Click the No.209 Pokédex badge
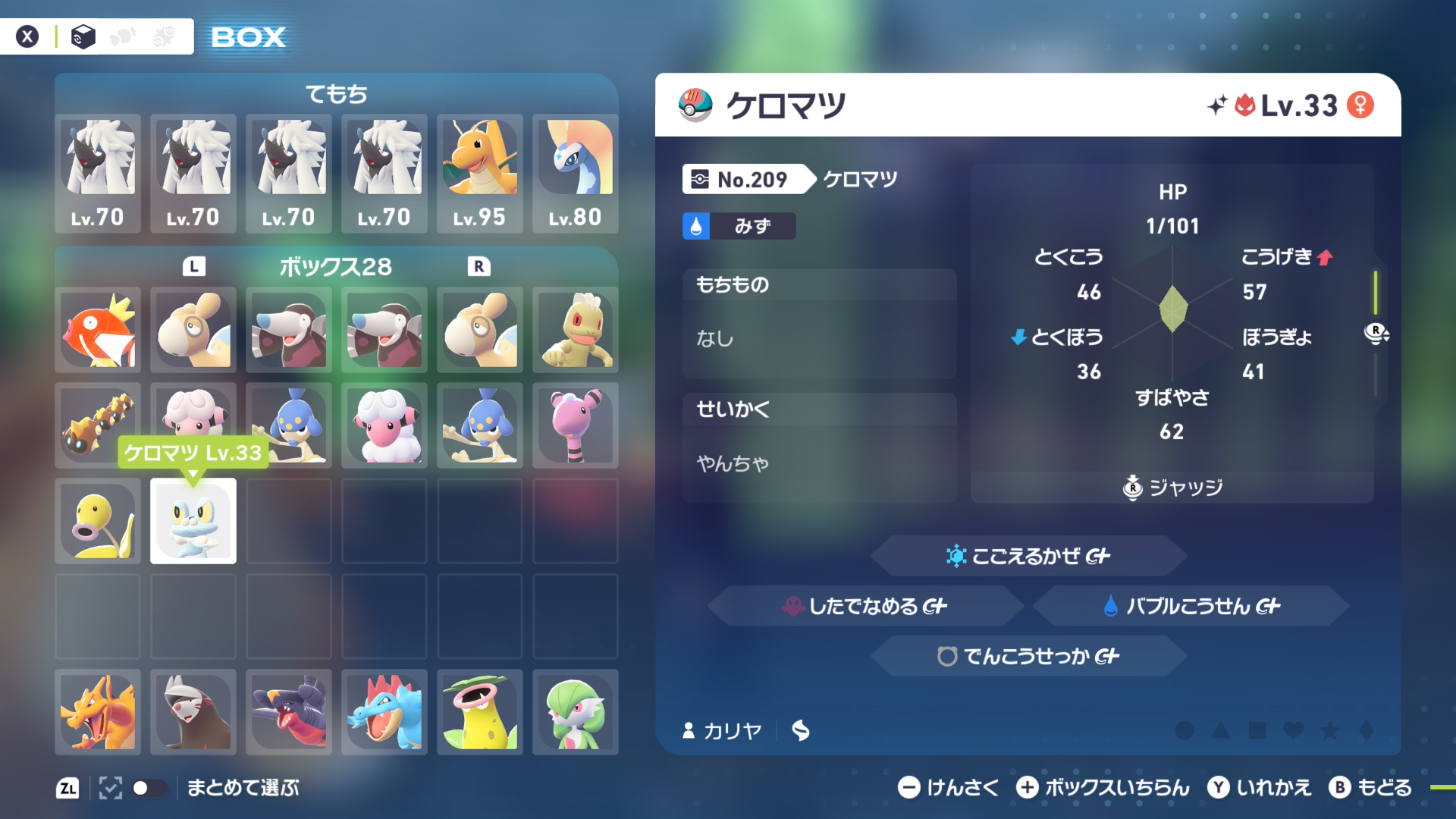The height and width of the screenshot is (819, 1456). pyautogui.click(x=747, y=179)
